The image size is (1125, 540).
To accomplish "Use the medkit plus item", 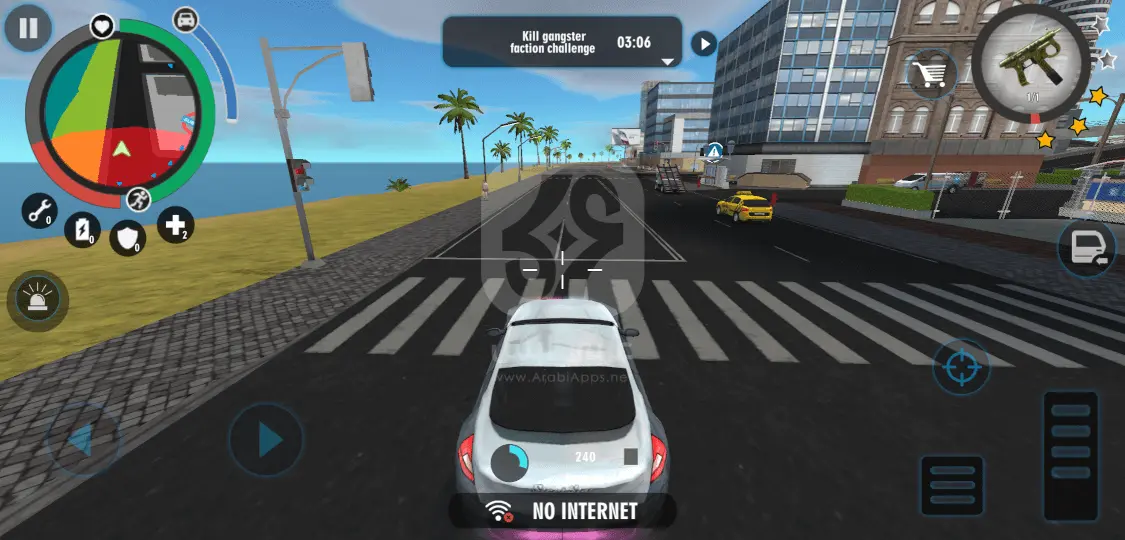I will [x=175, y=226].
